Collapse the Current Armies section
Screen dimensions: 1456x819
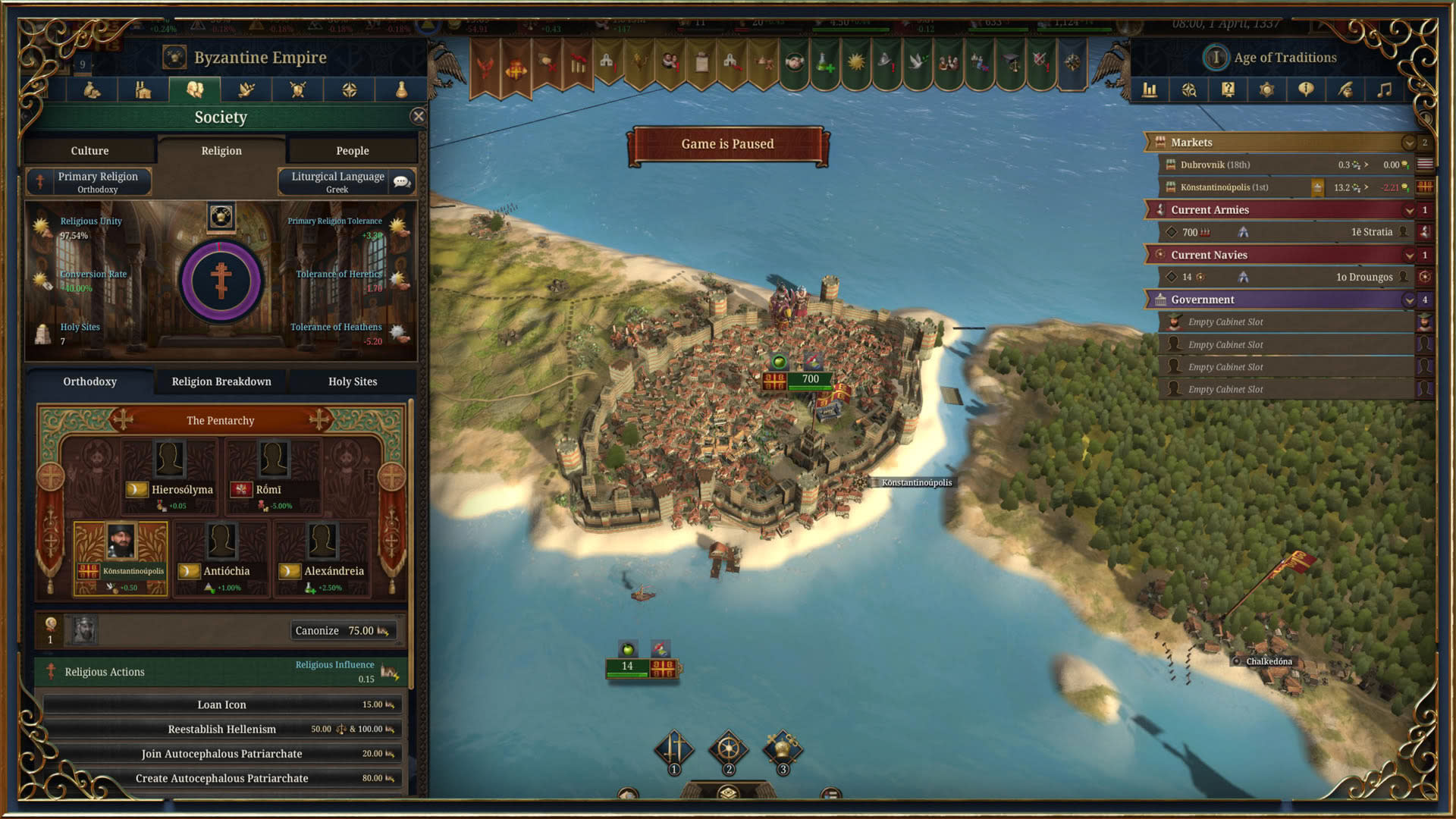coord(1409,210)
